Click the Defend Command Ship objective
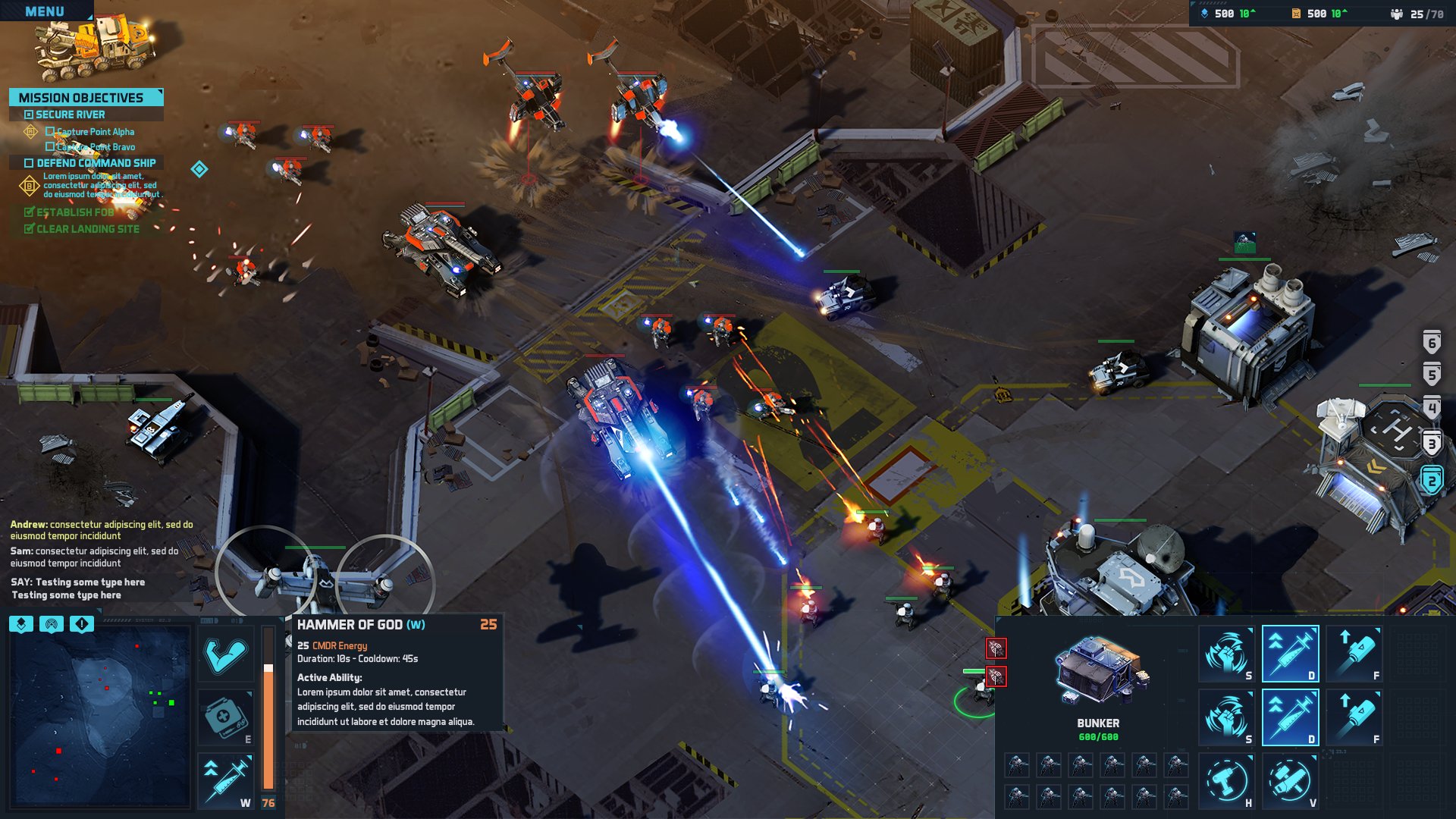The height and width of the screenshot is (819, 1456). [x=96, y=163]
